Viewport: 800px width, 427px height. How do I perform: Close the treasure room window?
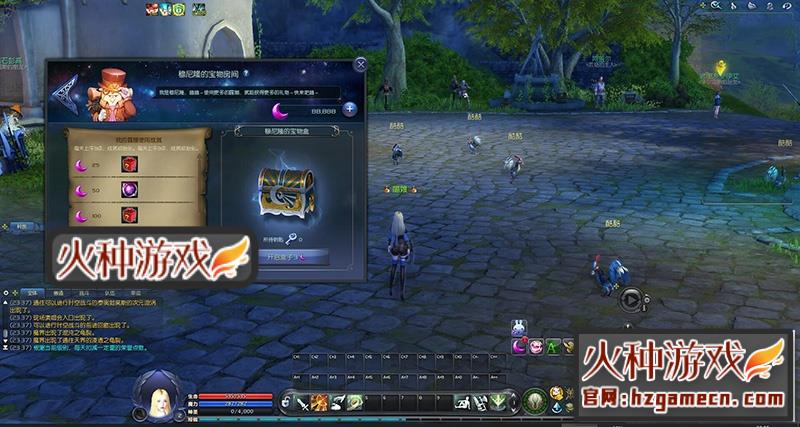coord(360,65)
